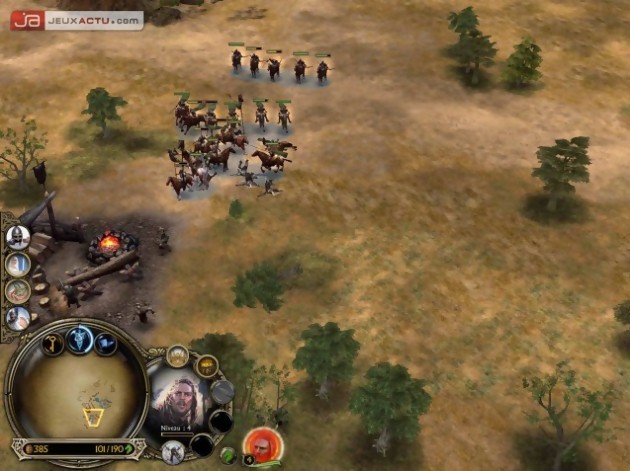Click the green leaf icon near red hero

coord(229,455)
